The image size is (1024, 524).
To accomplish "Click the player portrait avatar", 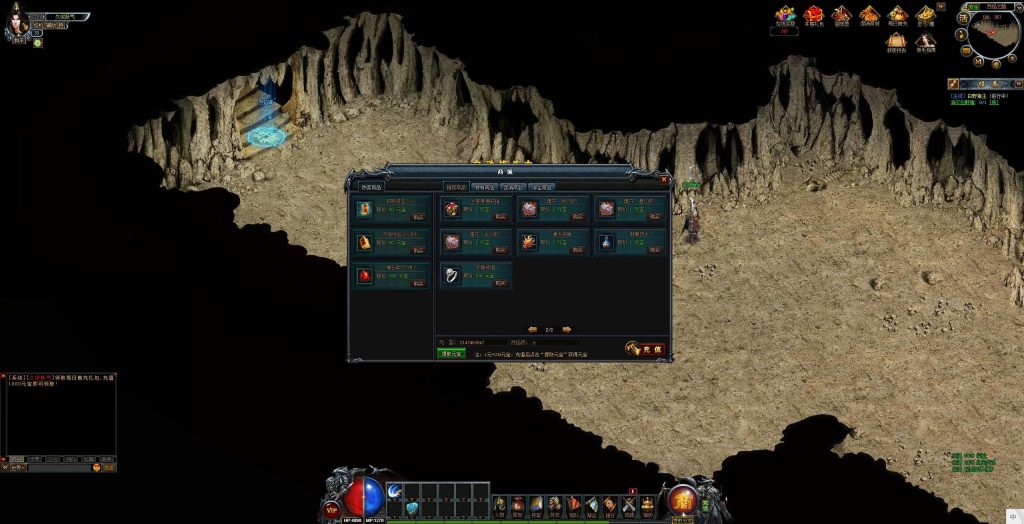I will pos(15,24).
